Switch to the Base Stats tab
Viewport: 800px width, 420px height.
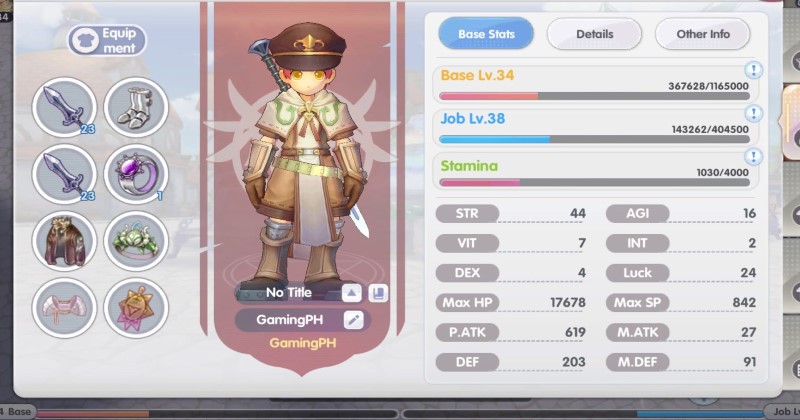[486, 34]
